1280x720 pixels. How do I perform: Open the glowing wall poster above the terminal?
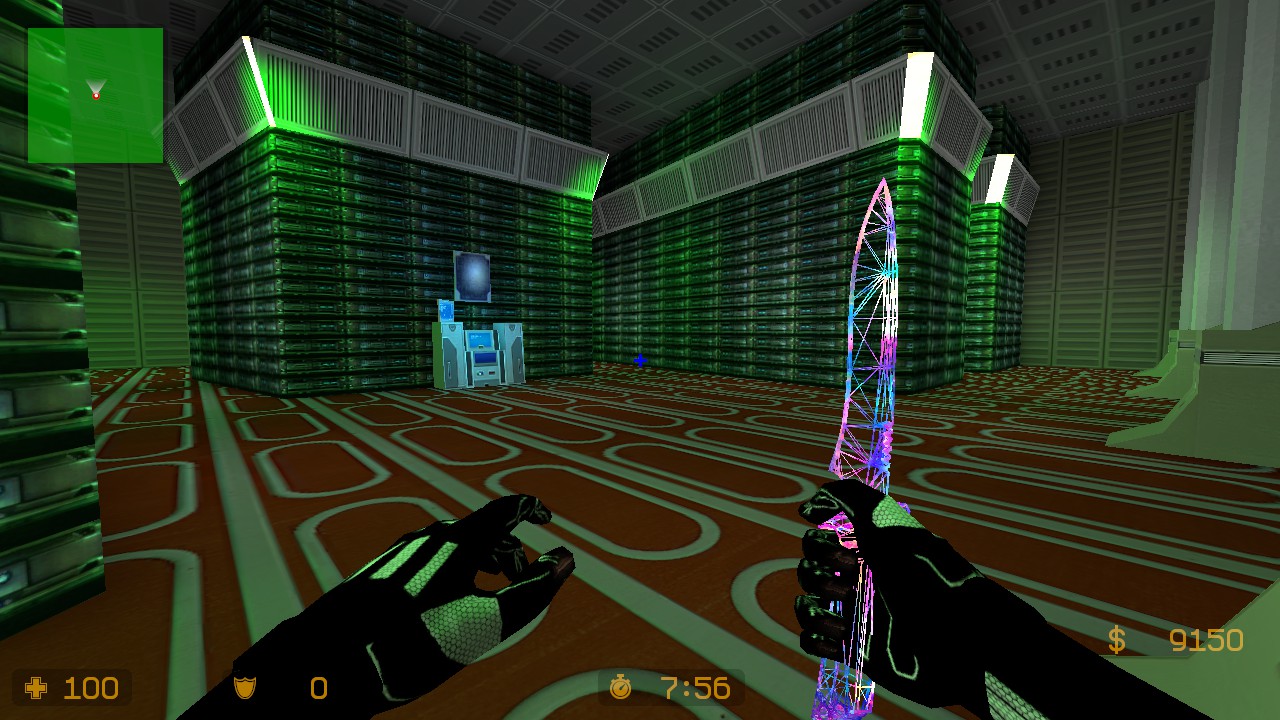(472, 275)
